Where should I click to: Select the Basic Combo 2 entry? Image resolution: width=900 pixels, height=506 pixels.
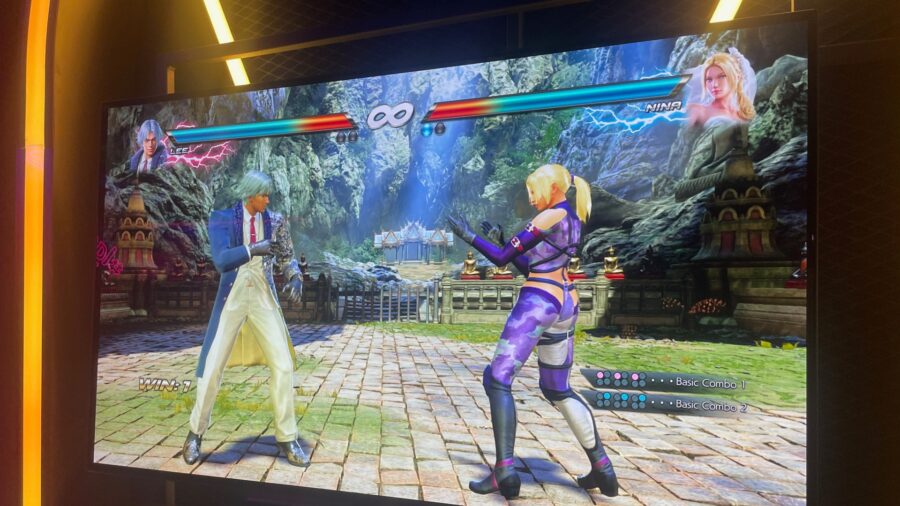tap(666, 402)
